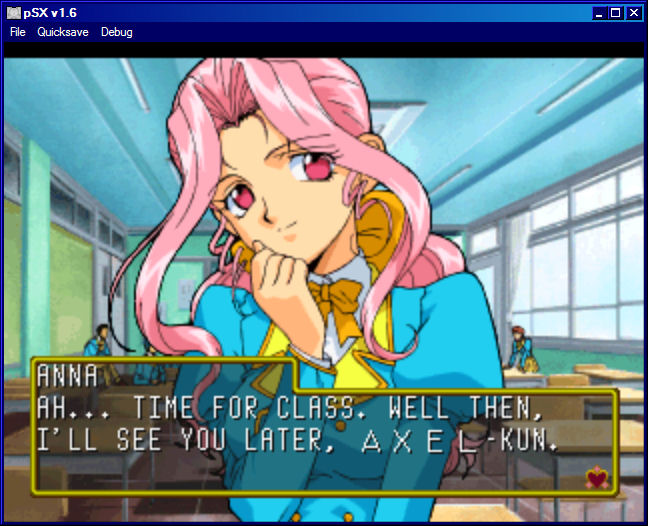Open the Quicksave menu
The width and height of the screenshot is (648, 526).
[63, 32]
